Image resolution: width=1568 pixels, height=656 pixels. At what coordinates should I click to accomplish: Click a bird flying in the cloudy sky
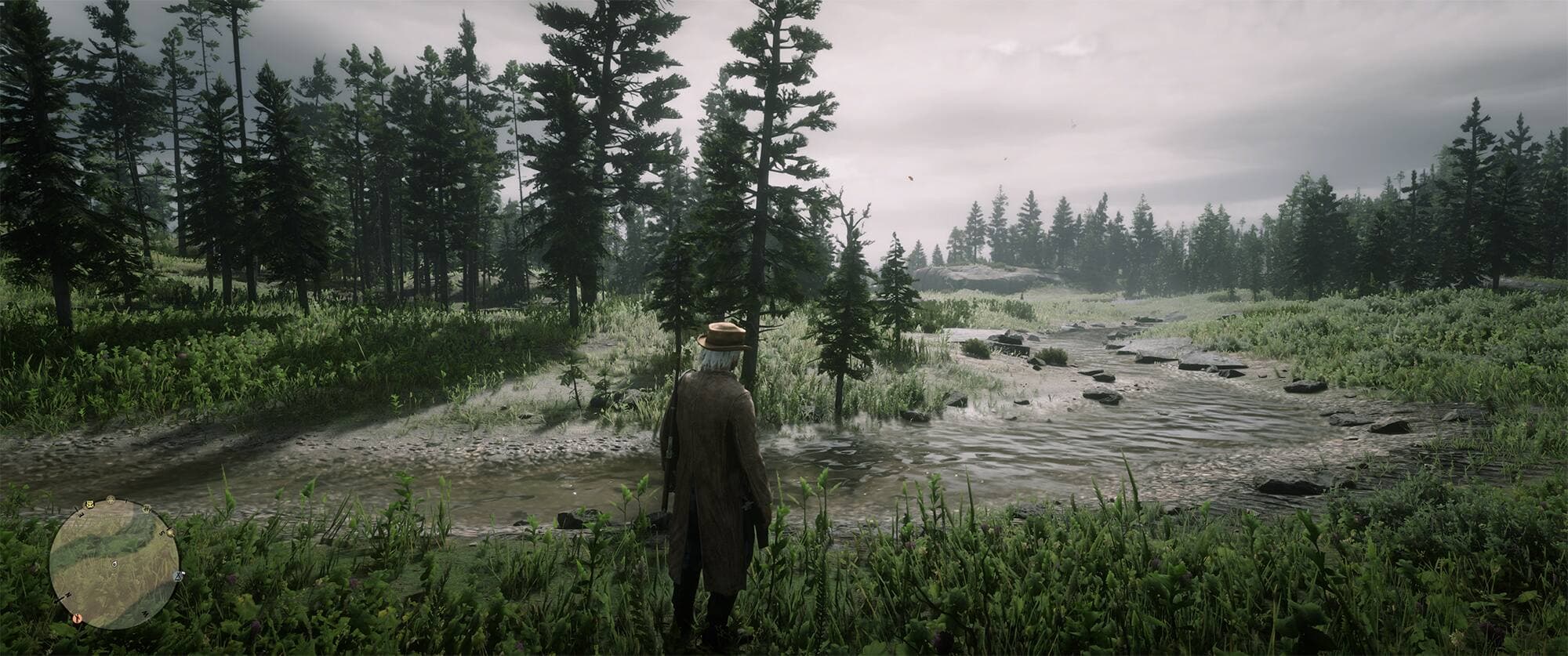pyautogui.click(x=909, y=176)
